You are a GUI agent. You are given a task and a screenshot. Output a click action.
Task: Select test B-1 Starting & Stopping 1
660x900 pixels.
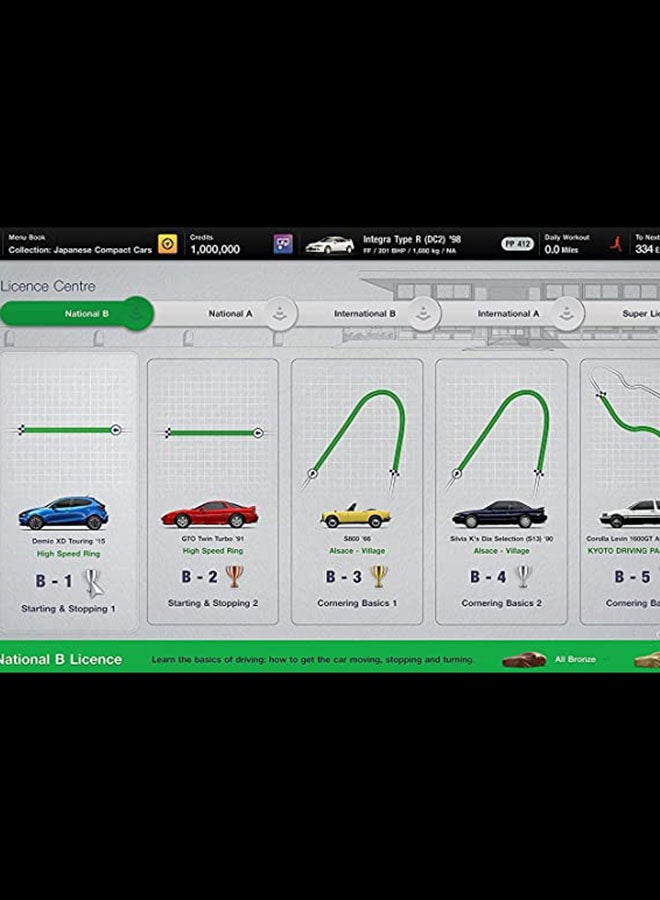(x=68, y=490)
